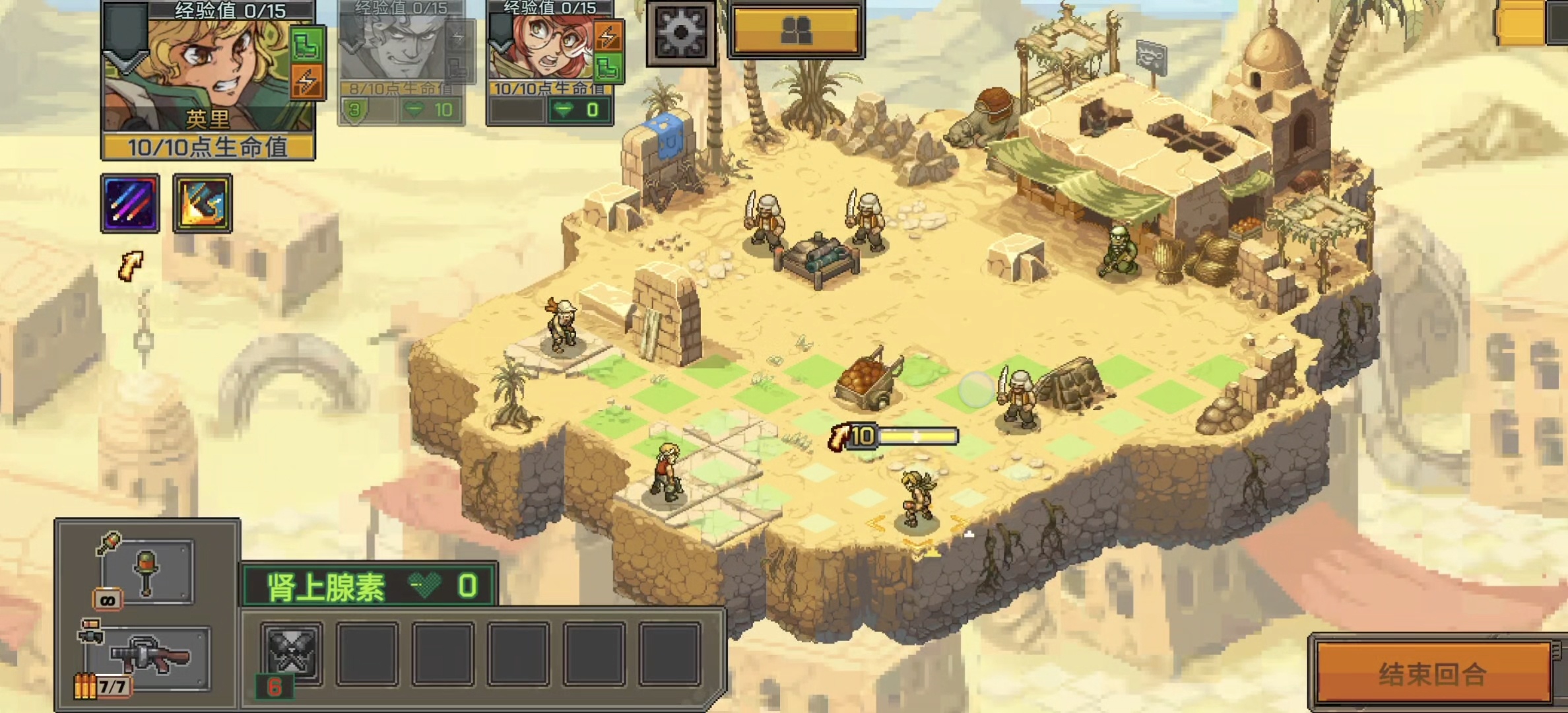Click the 结束回合 end turn button

coord(1432,673)
